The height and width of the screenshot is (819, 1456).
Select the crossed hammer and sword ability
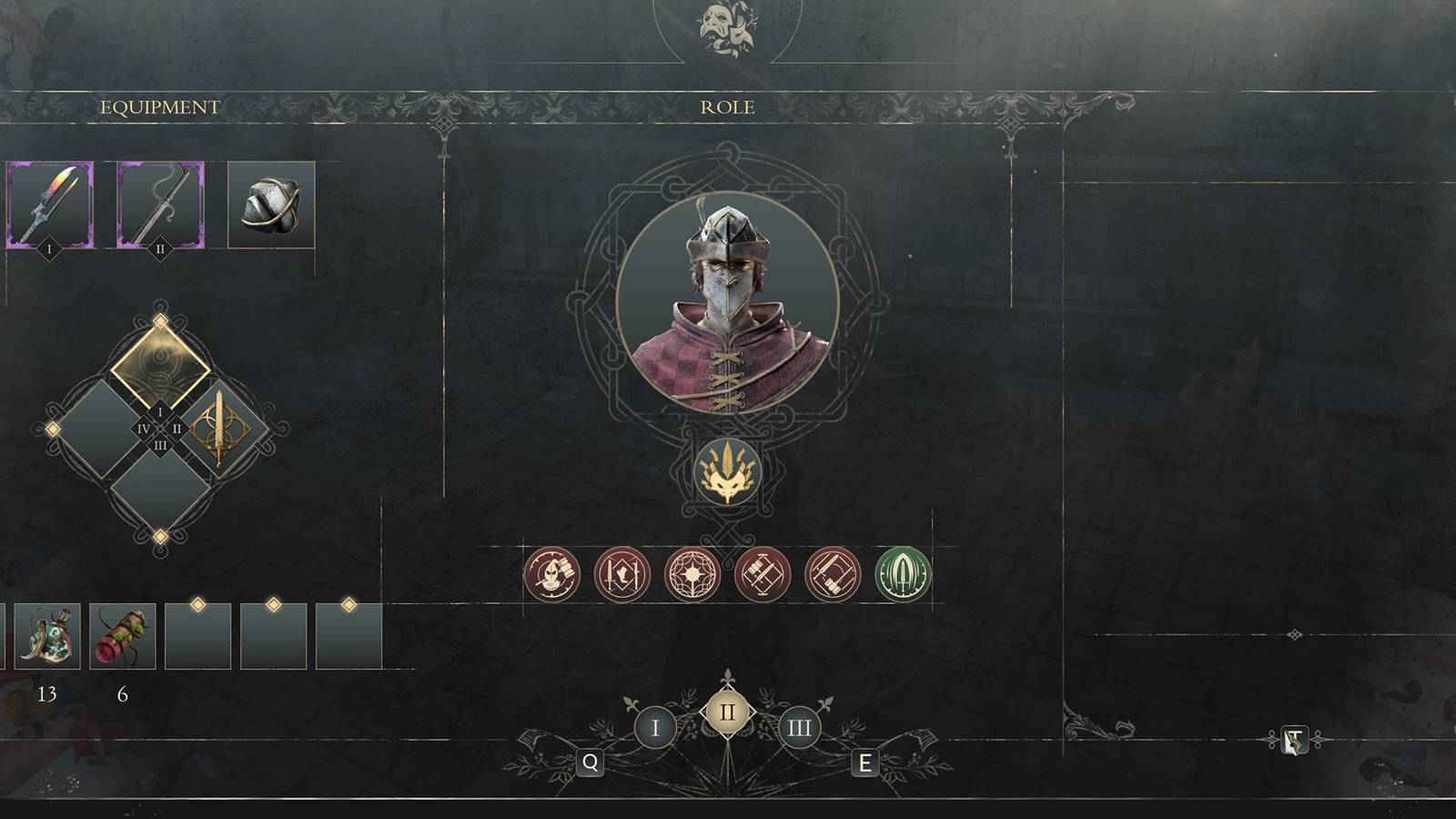point(765,573)
